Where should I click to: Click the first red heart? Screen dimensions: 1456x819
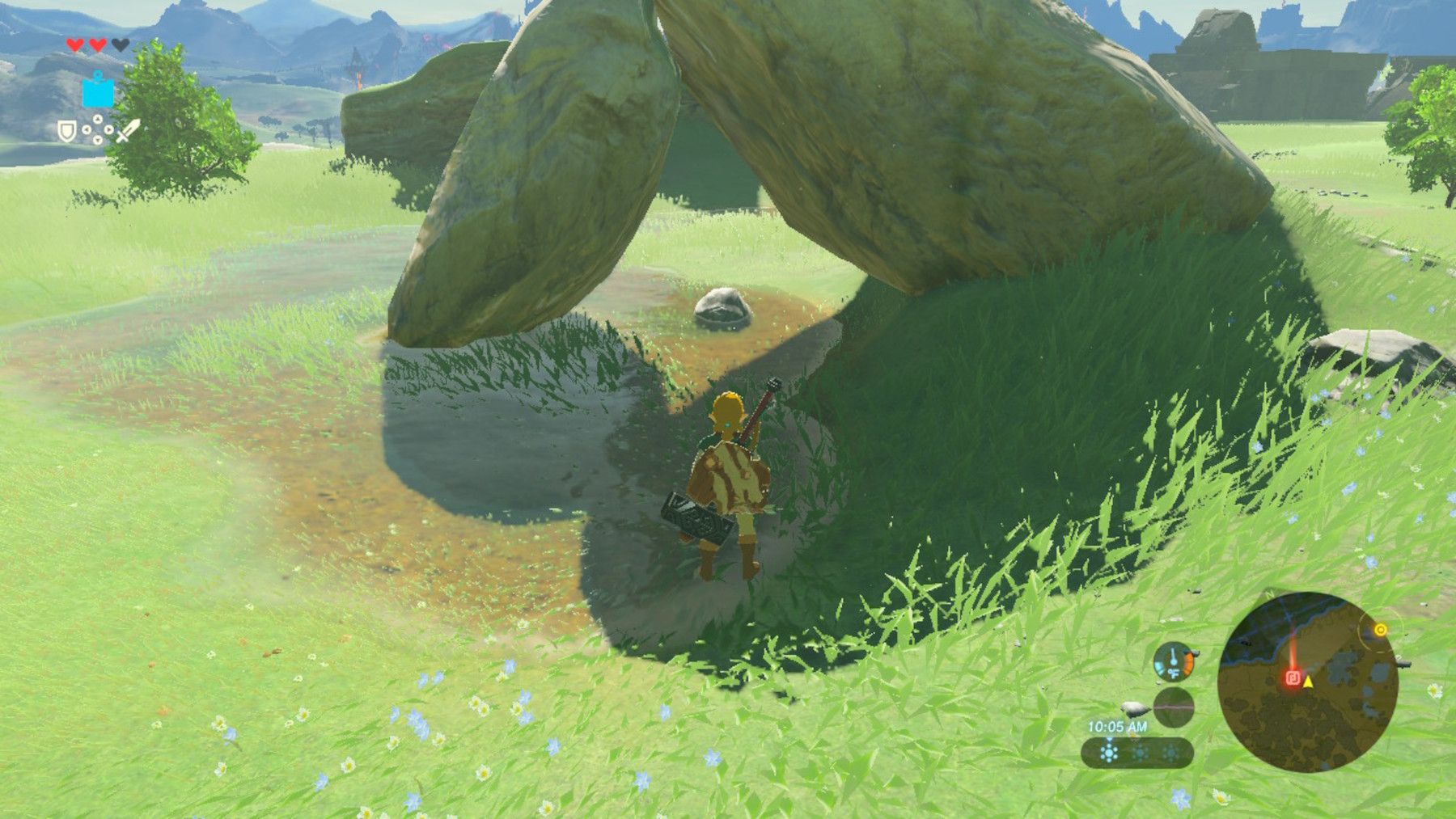pyautogui.click(x=74, y=44)
